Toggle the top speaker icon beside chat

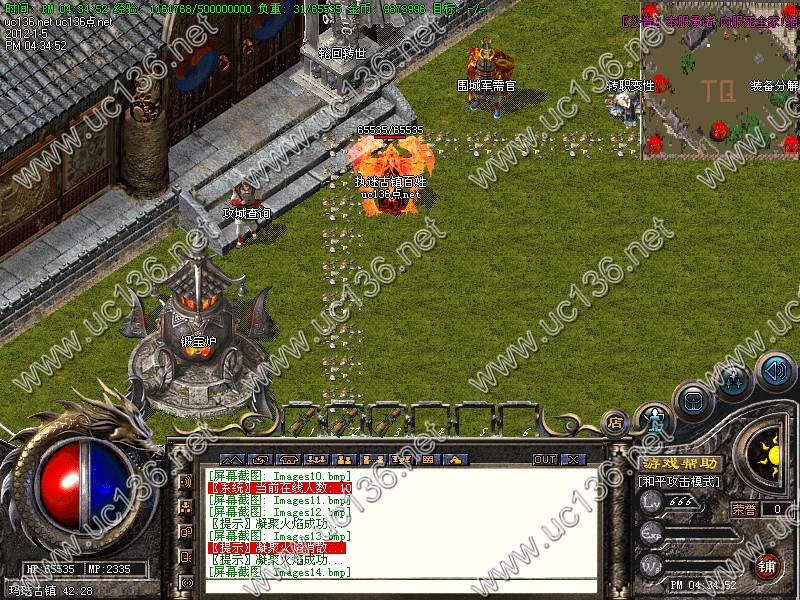tap(186, 482)
